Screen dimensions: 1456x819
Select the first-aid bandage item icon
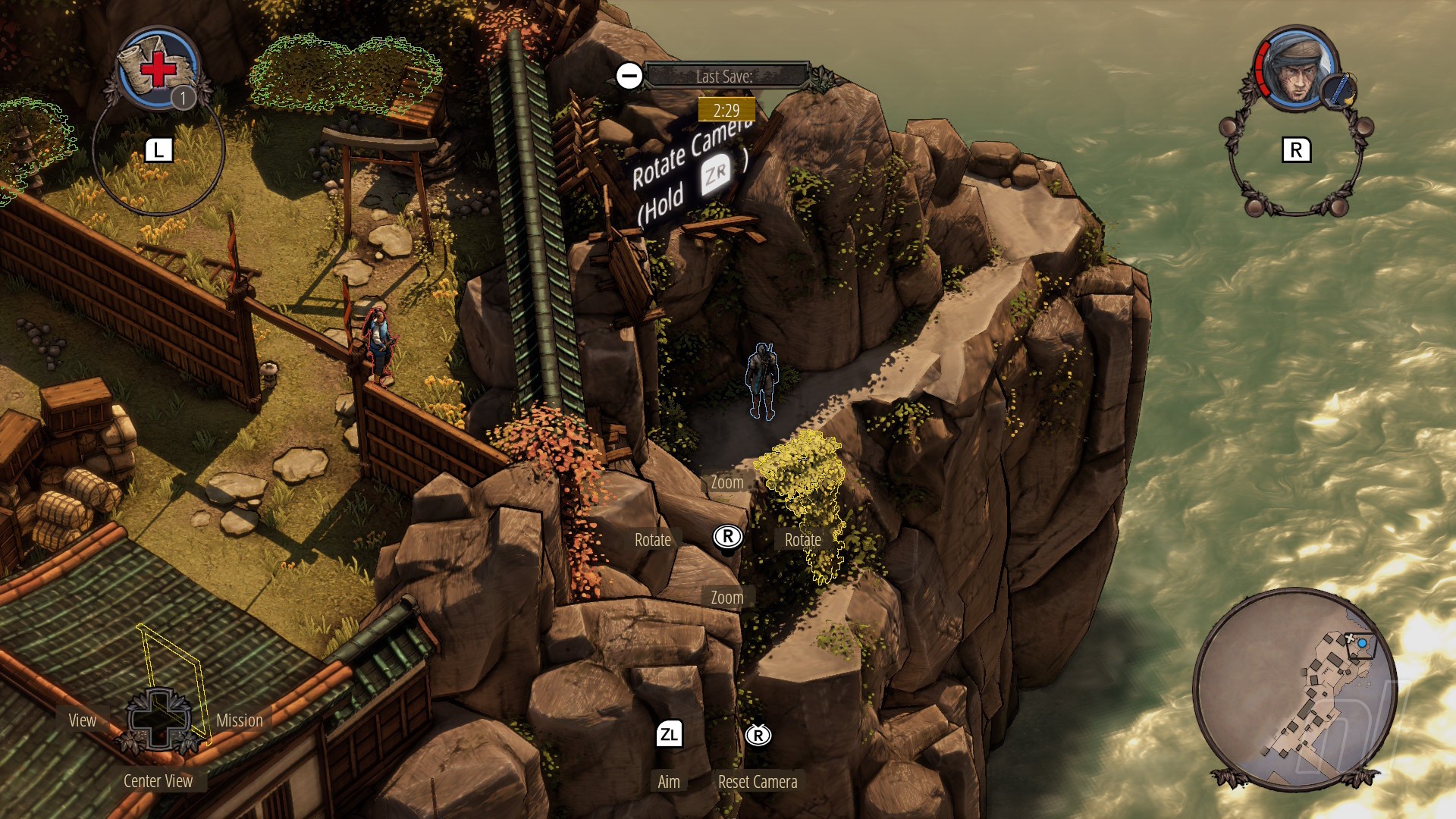tap(157, 69)
